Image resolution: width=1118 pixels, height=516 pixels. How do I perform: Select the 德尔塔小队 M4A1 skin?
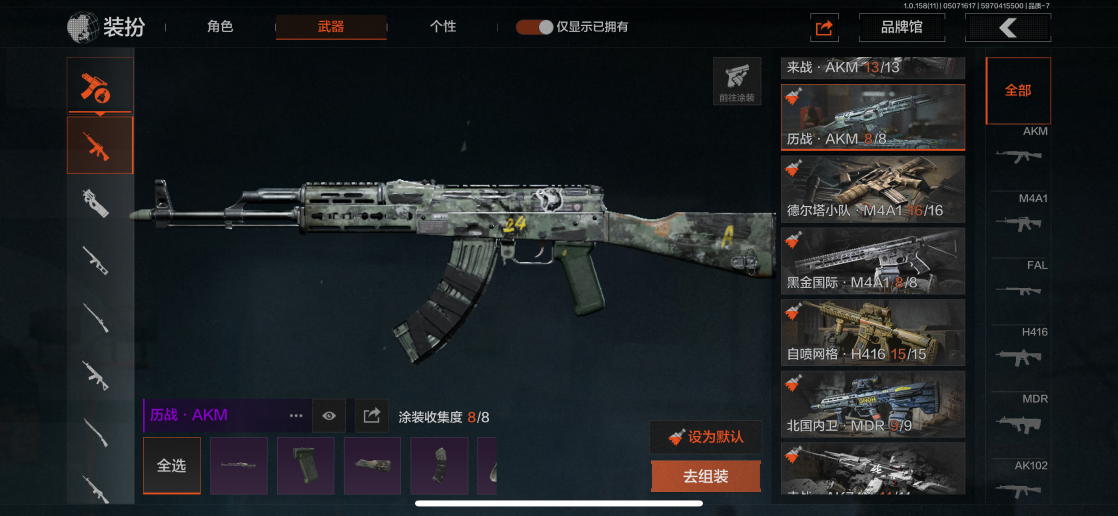(873, 188)
